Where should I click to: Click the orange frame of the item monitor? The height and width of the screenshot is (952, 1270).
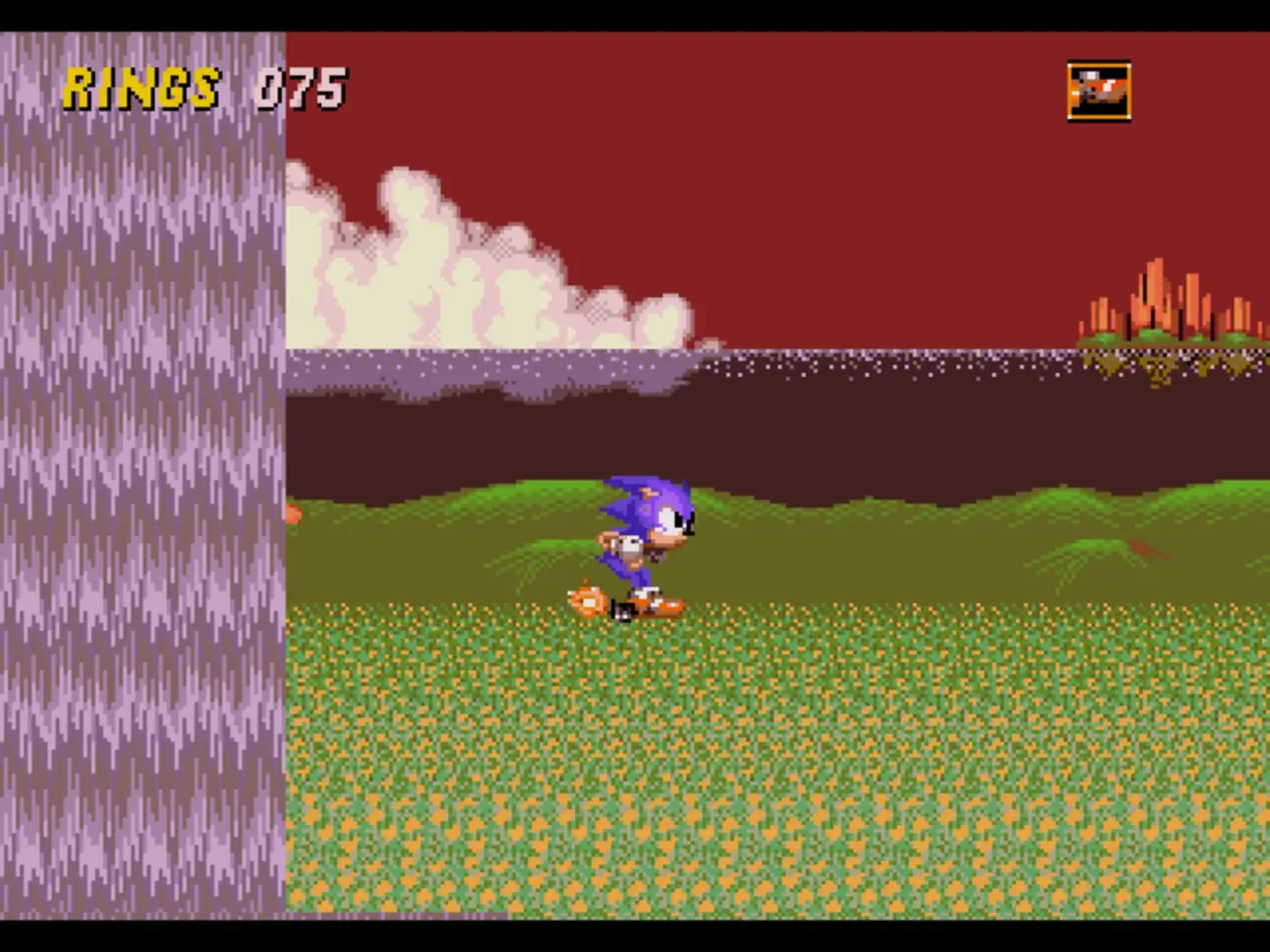[x=1071, y=88]
